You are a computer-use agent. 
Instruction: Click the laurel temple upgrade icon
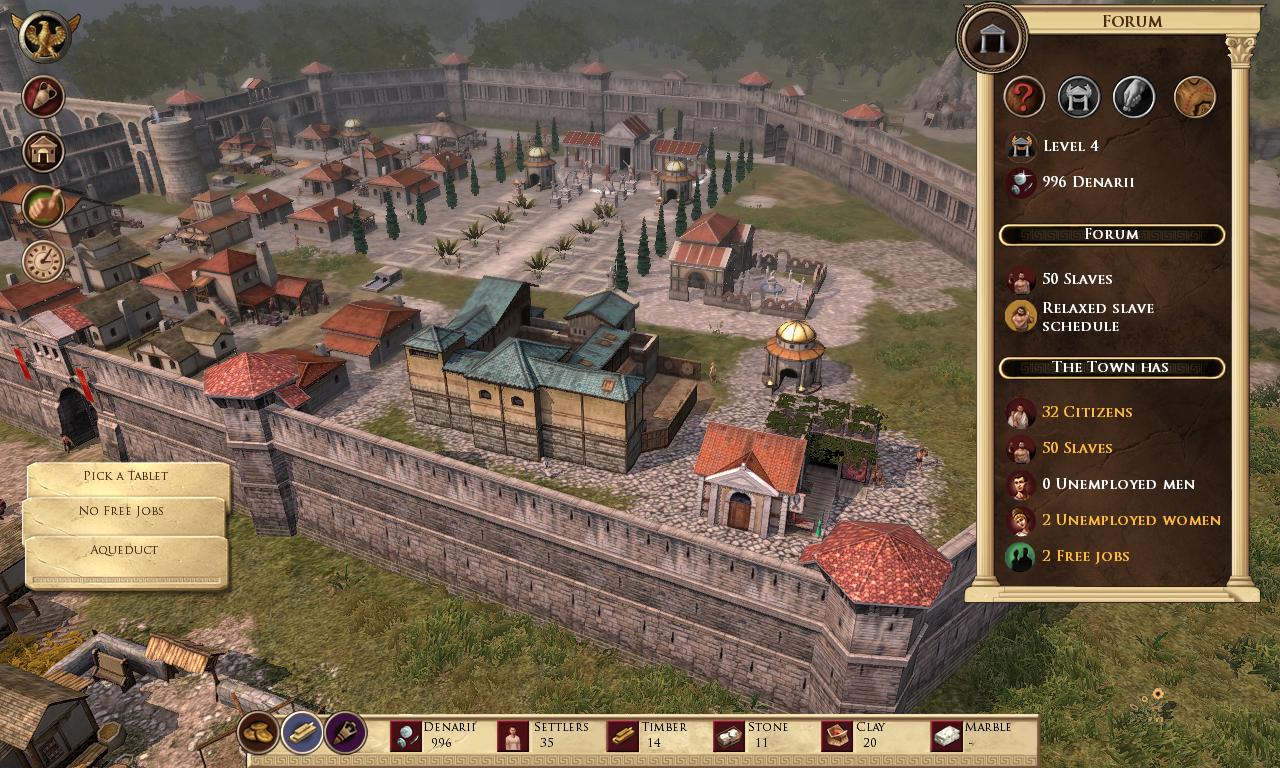1079,98
